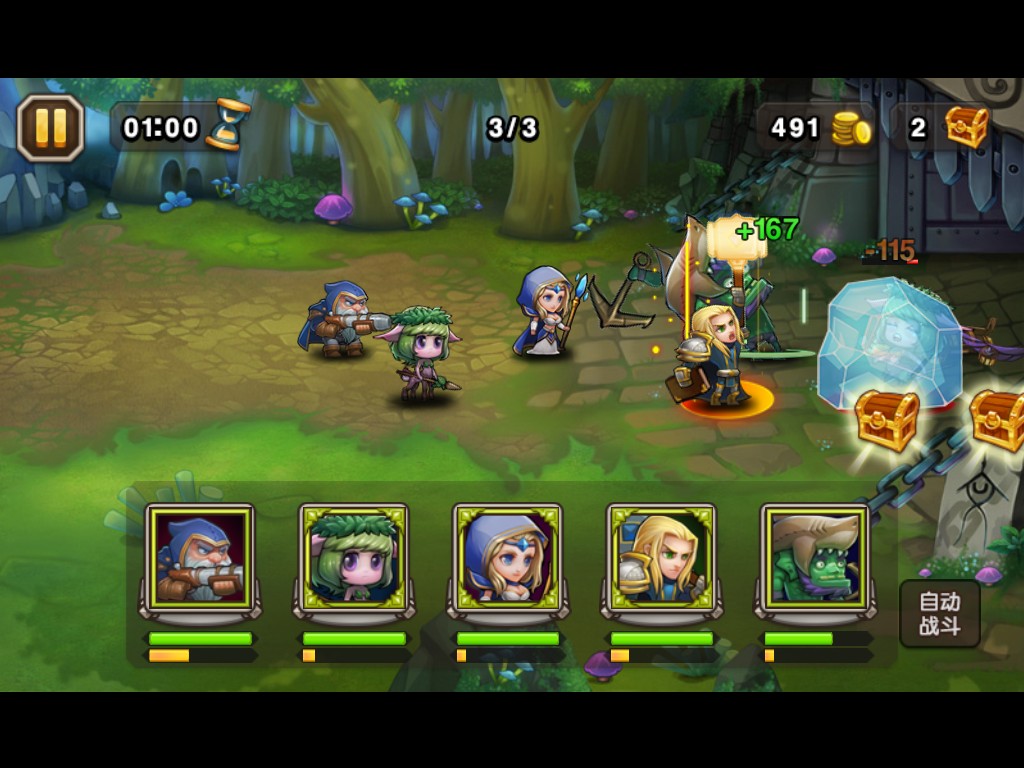Pause the battle with the pause button

(50, 127)
